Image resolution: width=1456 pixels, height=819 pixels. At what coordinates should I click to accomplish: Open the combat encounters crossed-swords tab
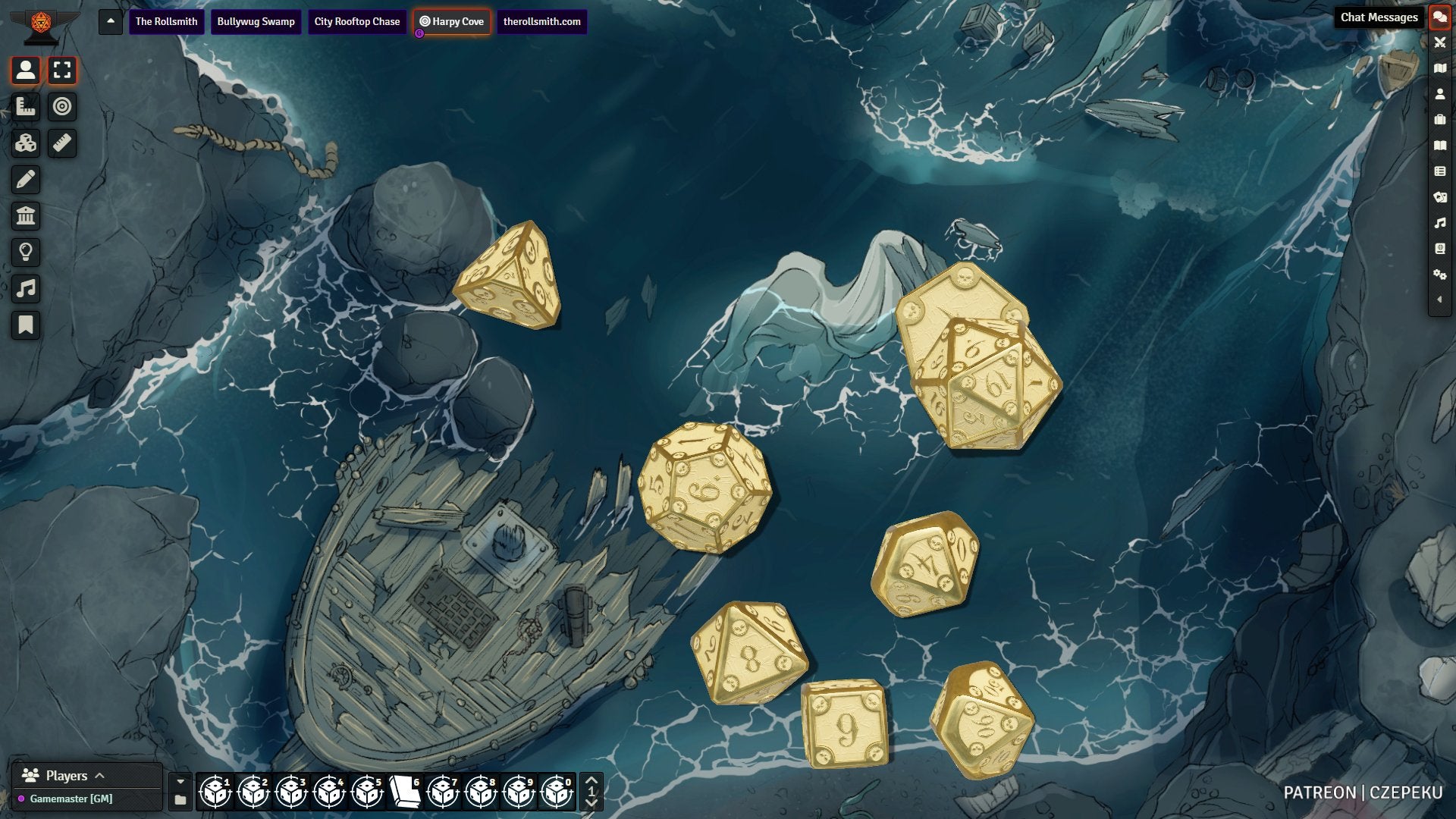(x=1439, y=42)
